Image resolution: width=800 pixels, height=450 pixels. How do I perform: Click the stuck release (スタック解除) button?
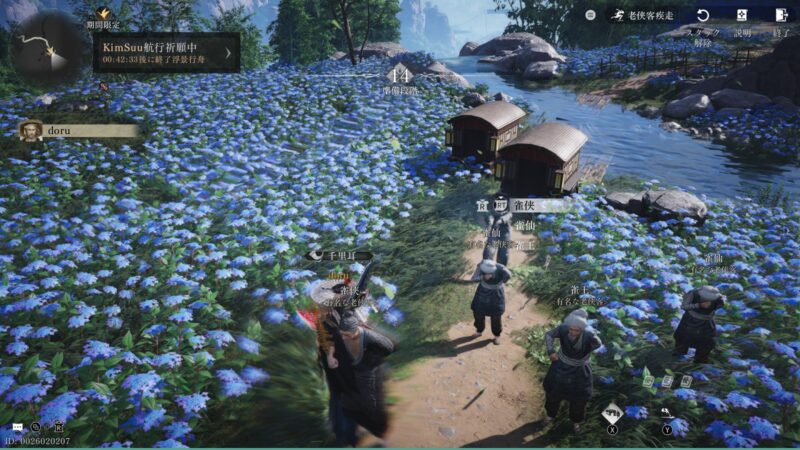click(x=703, y=16)
